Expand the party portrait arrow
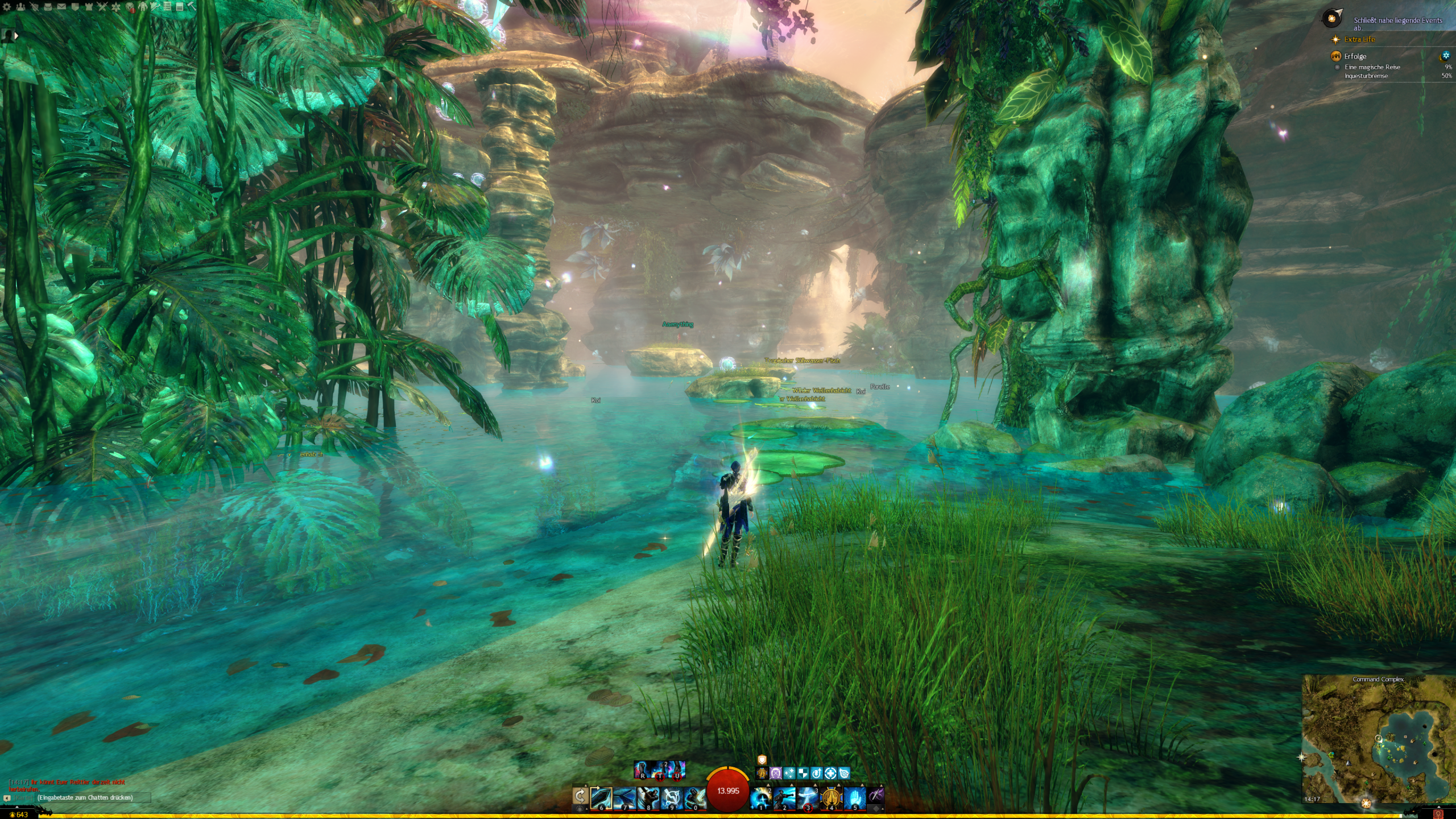The height and width of the screenshot is (819, 1456). point(16,36)
